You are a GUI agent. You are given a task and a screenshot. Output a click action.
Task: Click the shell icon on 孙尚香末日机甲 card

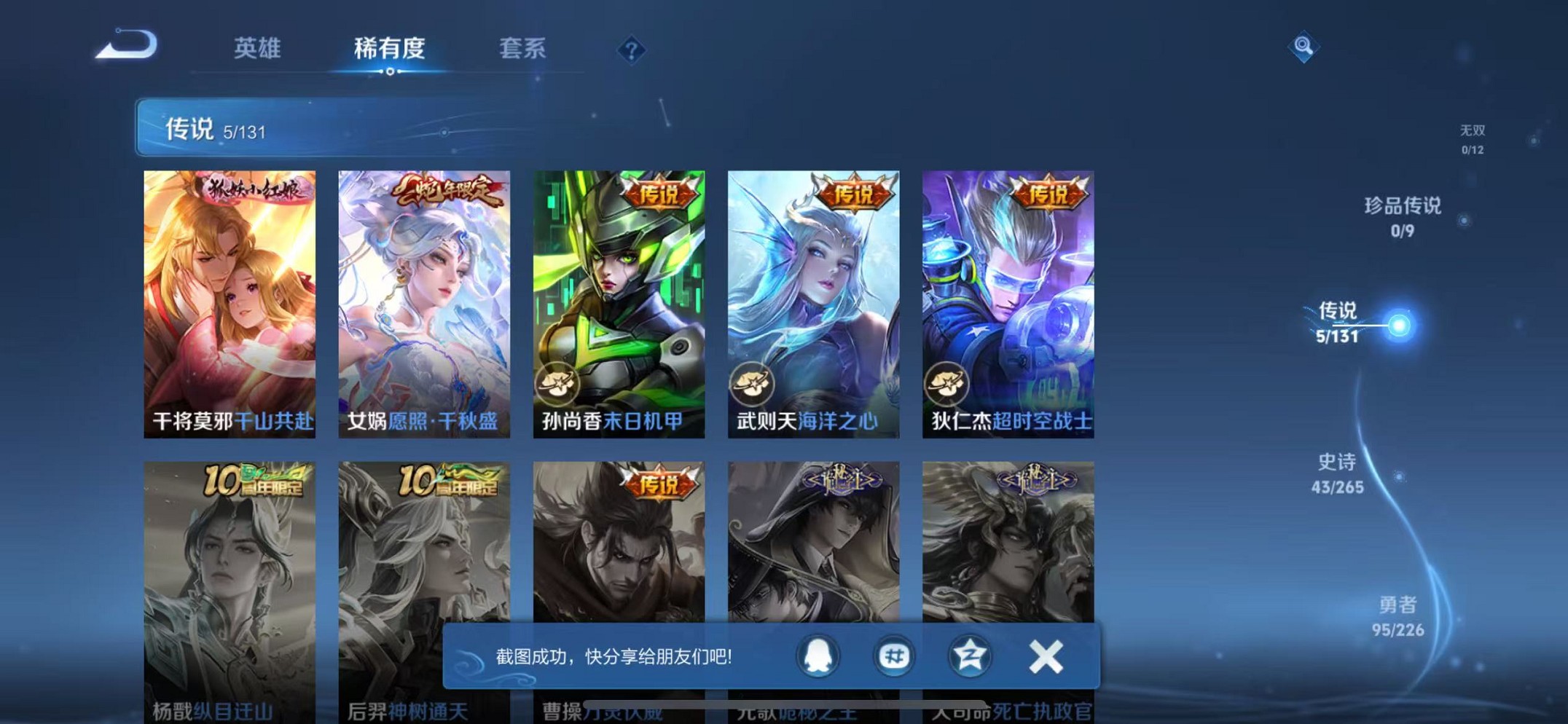pos(556,382)
